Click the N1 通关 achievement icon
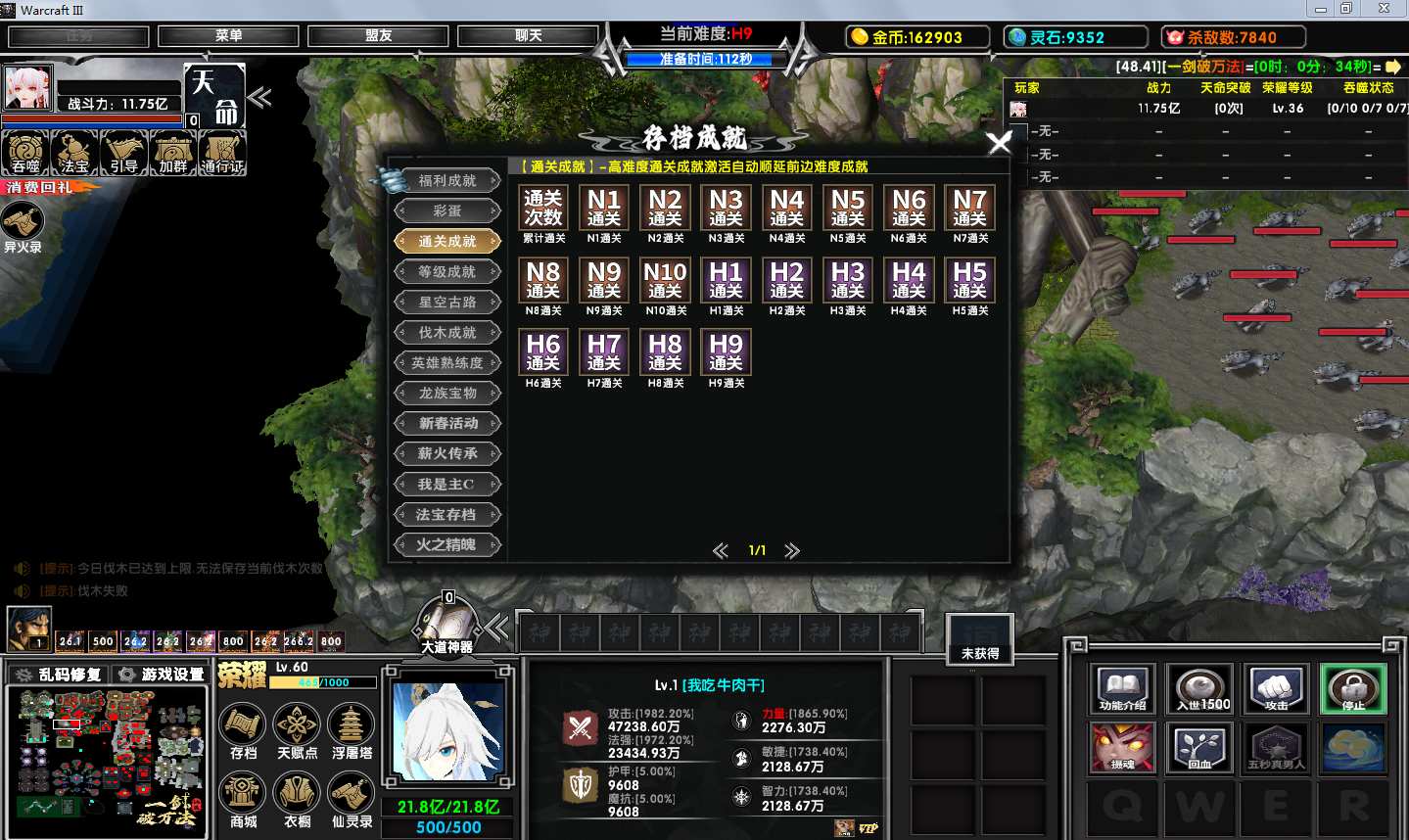The image size is (1409, 840). [x=604, y=208]
